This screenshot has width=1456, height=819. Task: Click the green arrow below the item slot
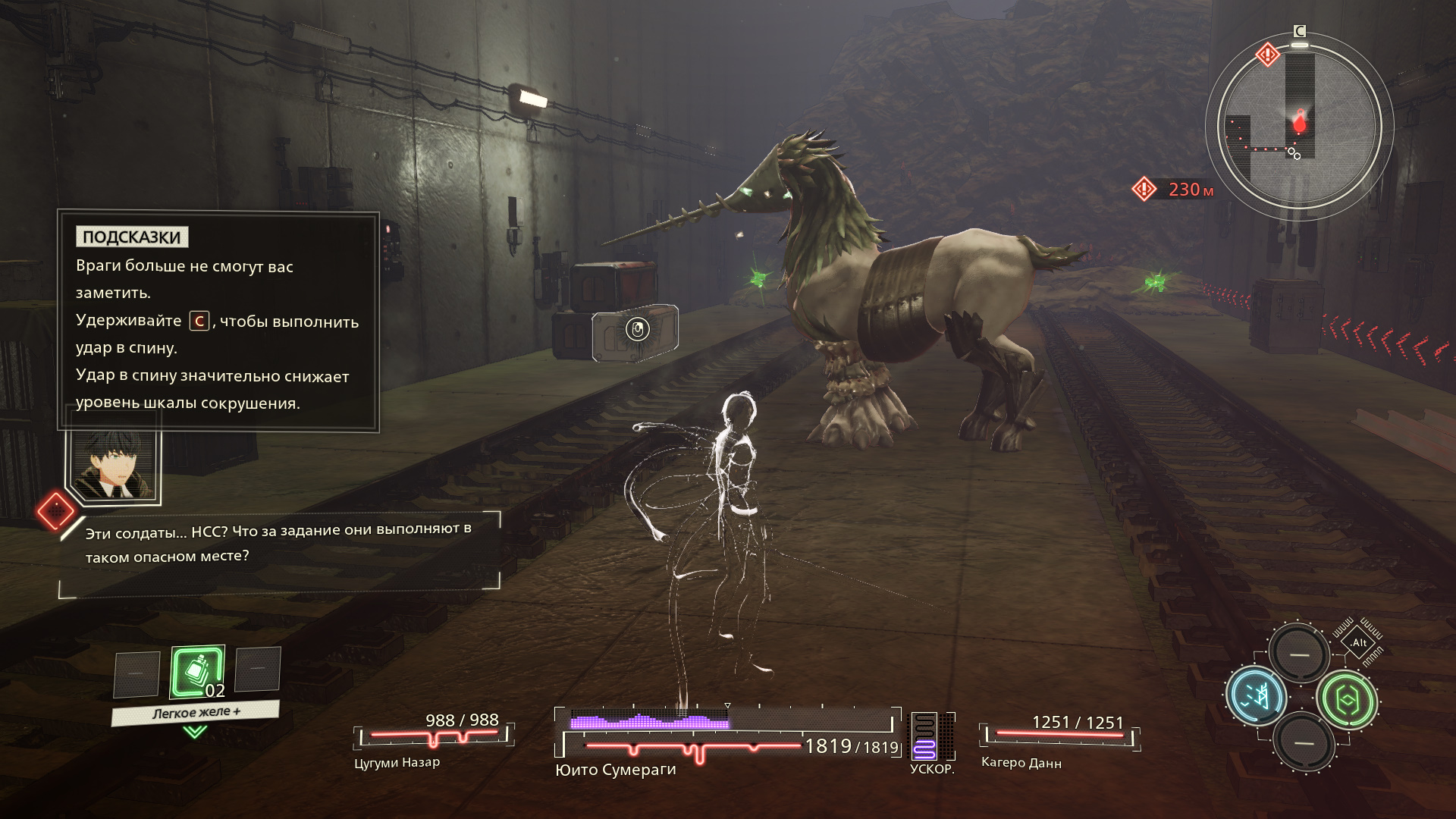[x=196, y=732]
